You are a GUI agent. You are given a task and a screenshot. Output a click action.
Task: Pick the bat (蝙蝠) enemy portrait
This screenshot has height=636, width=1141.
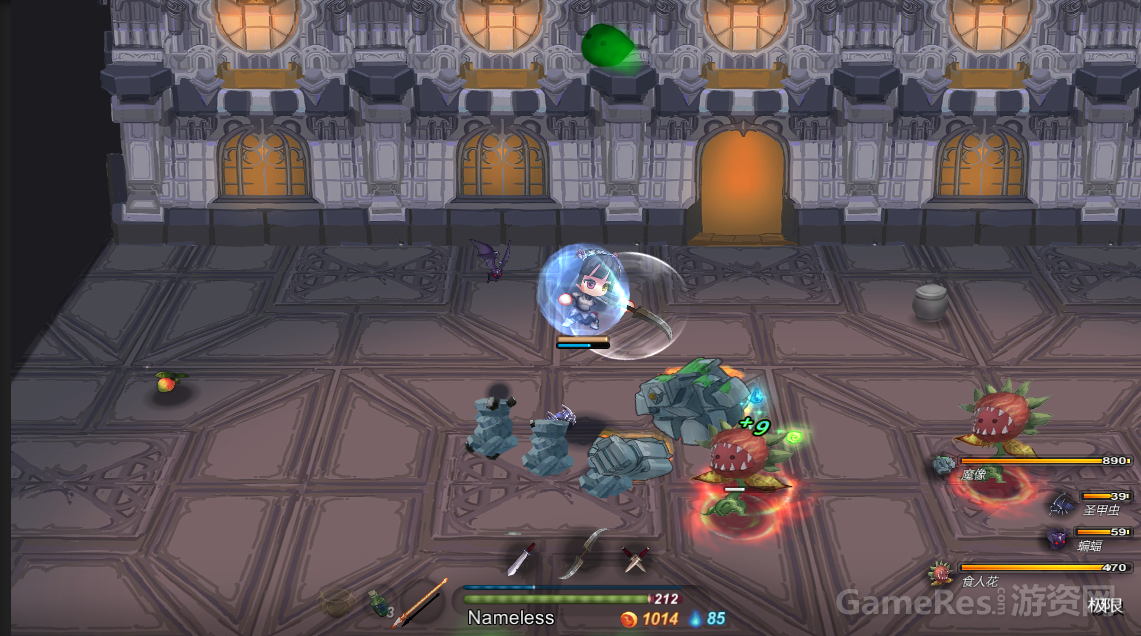[x=1057, y=539]
